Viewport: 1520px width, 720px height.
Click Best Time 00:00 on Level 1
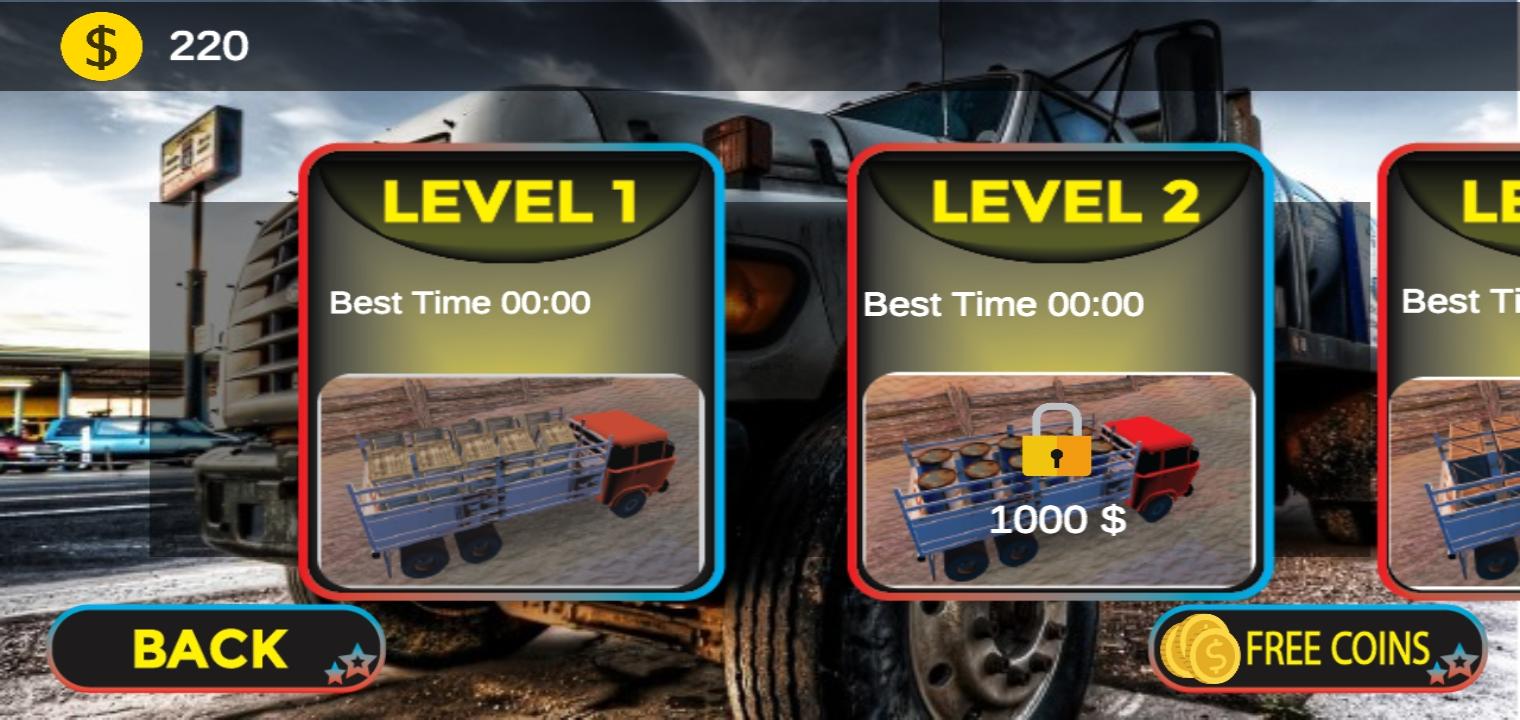458,302
